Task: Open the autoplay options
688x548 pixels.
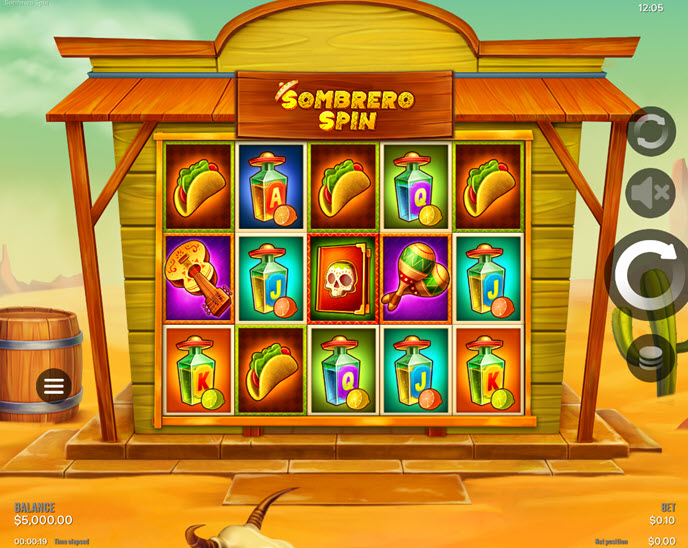Action: point(651,131)
